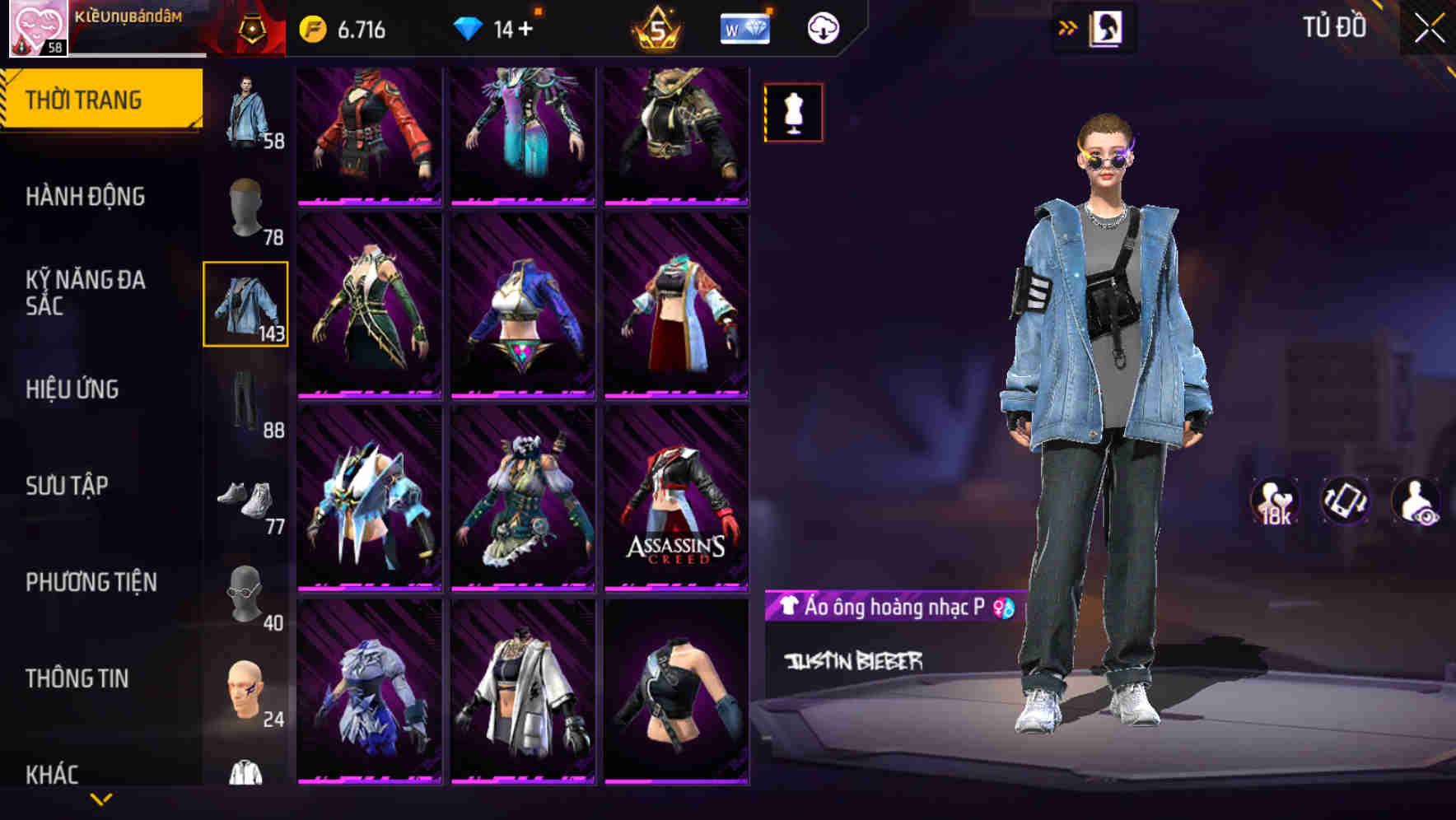Open the mannequin preview icon
This screenshot has width=1456, height=820.
[x=793, y=112]
